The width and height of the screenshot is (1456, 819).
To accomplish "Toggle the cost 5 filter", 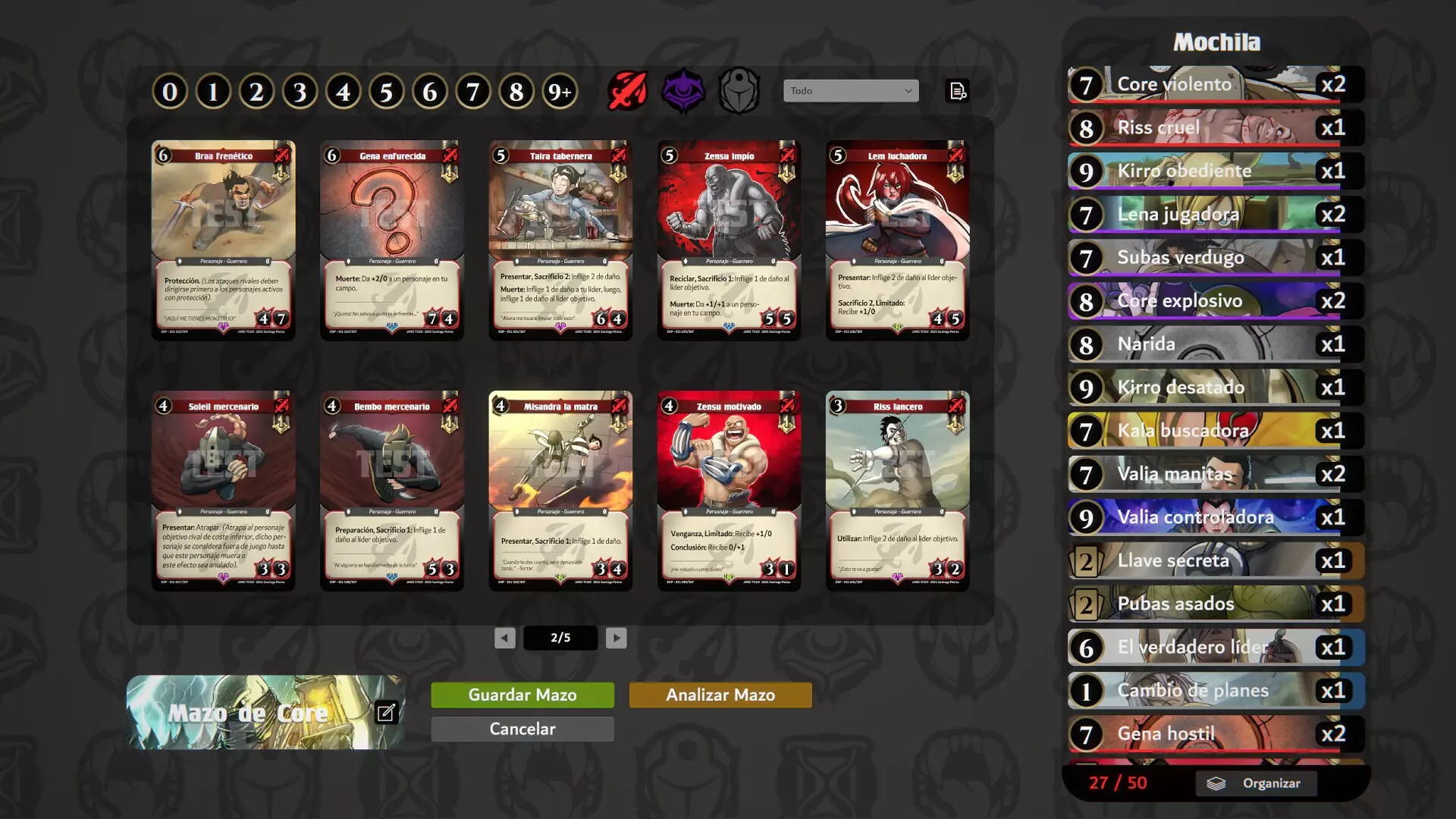I will 387,90.
